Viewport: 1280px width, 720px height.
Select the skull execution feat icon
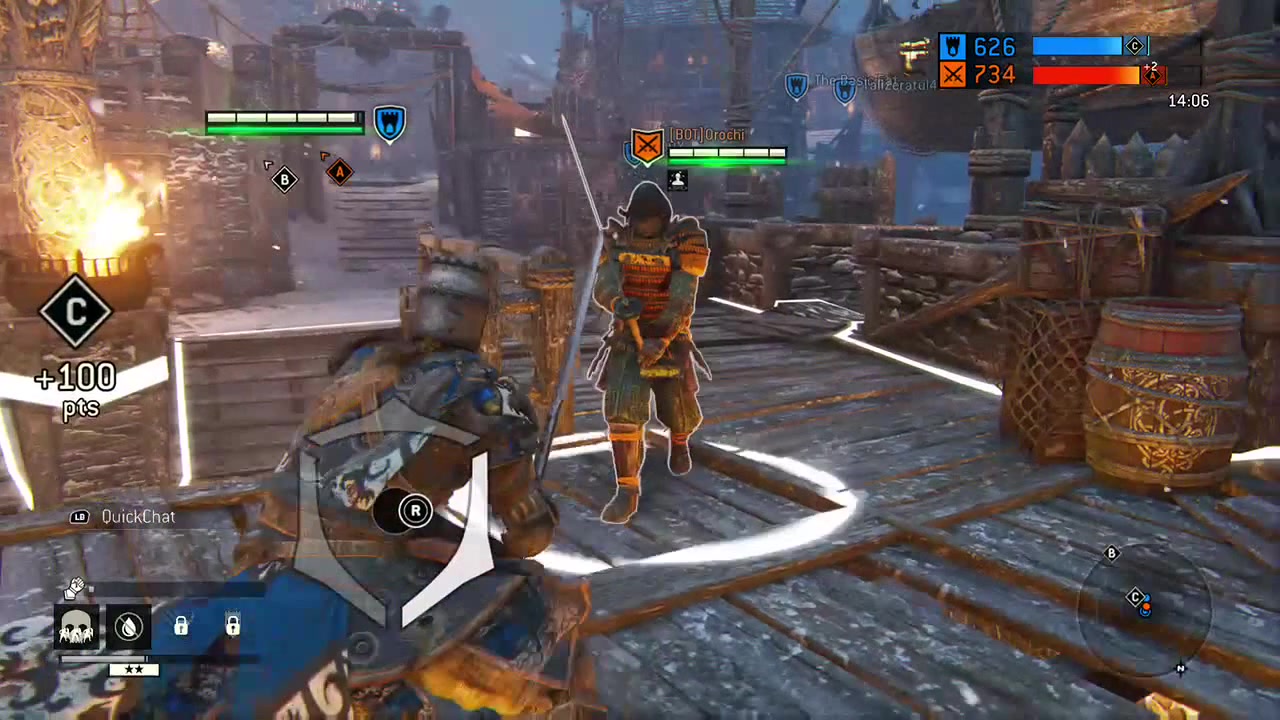(77, 626)
